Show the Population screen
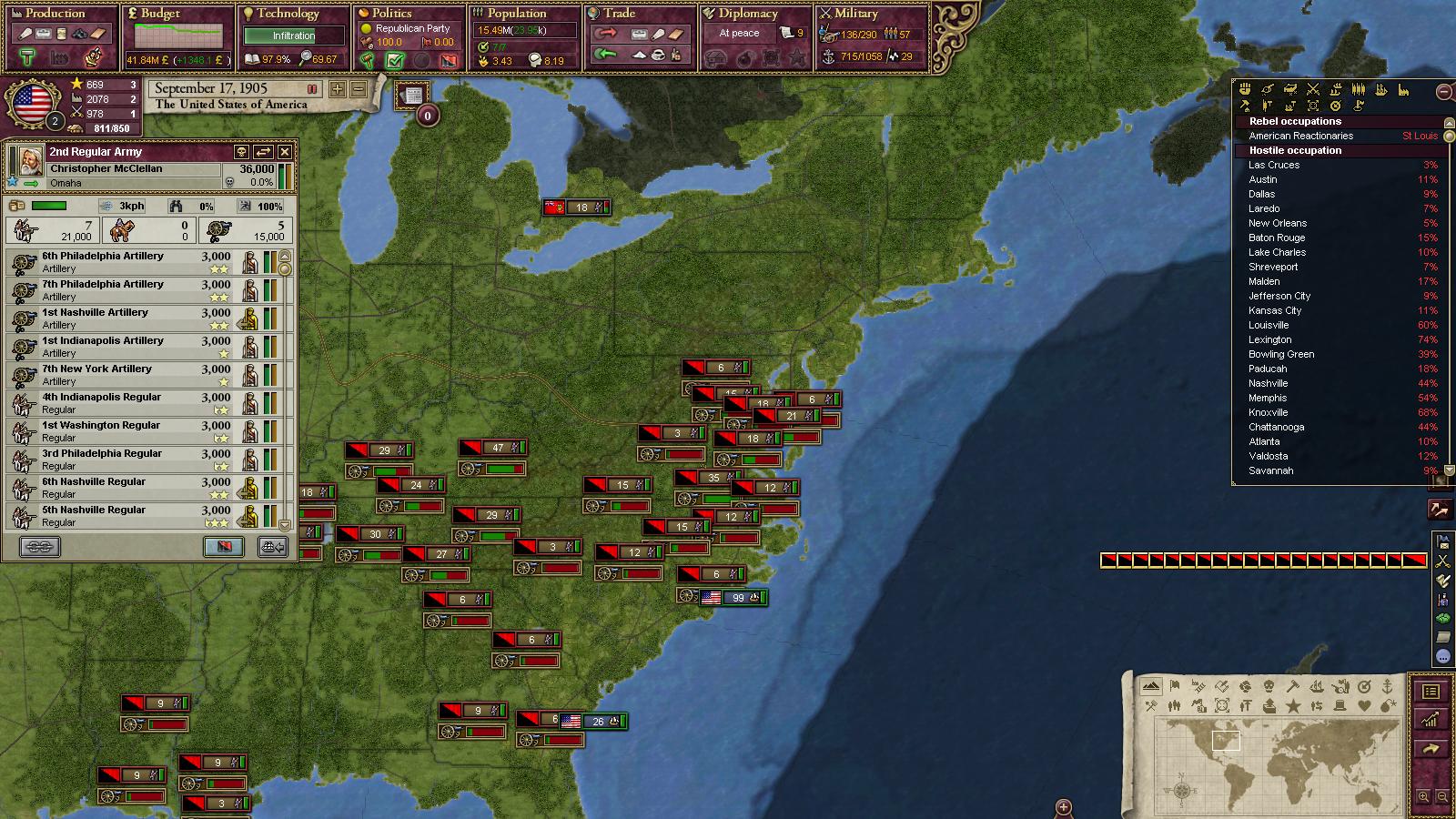The width and height of the screenshot is (1456, 819). (x=516, y=13)
